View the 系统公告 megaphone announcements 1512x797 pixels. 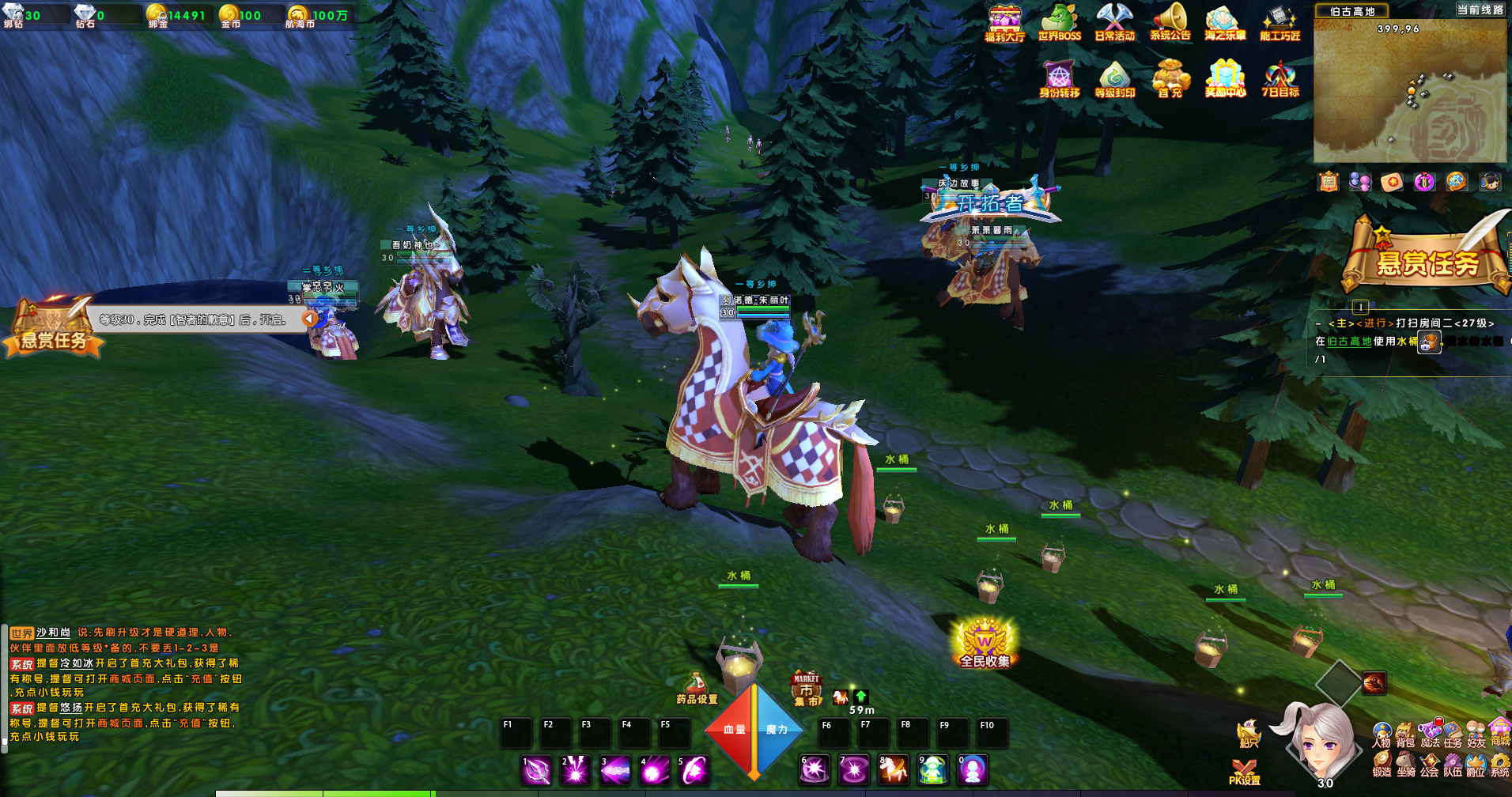[1170, 22]
